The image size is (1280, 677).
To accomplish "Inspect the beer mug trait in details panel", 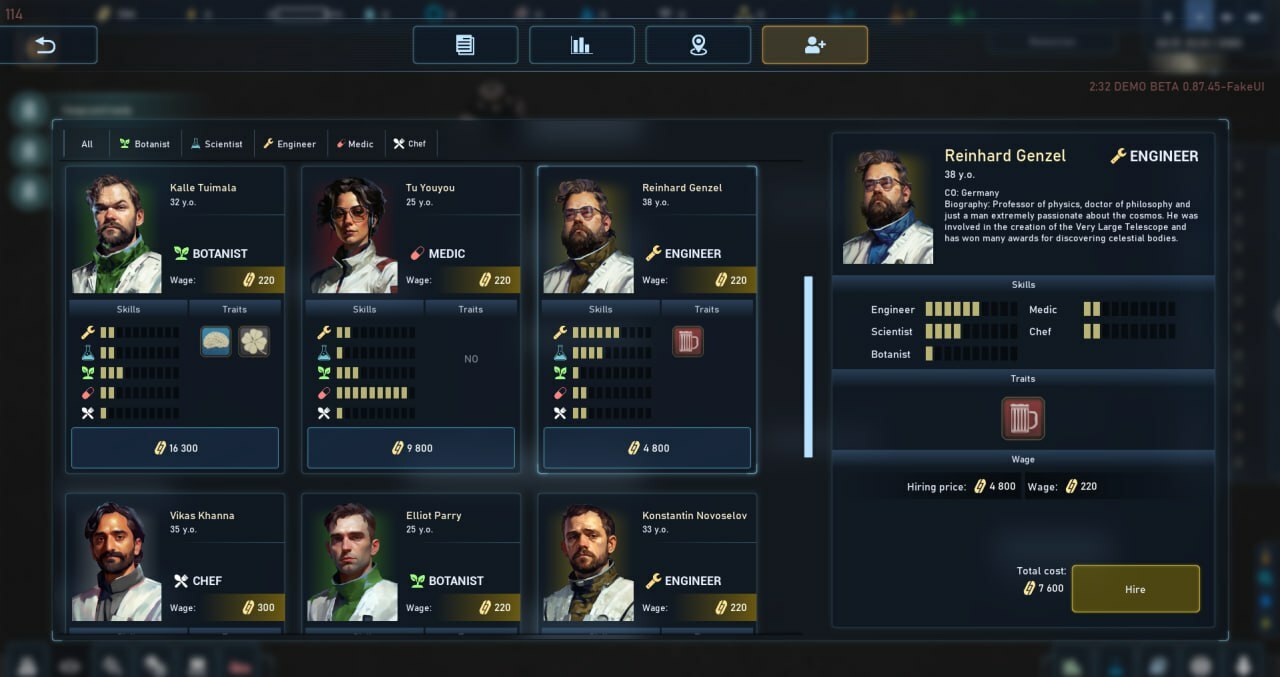I will pyautogui.click(x=1022, y=418).
